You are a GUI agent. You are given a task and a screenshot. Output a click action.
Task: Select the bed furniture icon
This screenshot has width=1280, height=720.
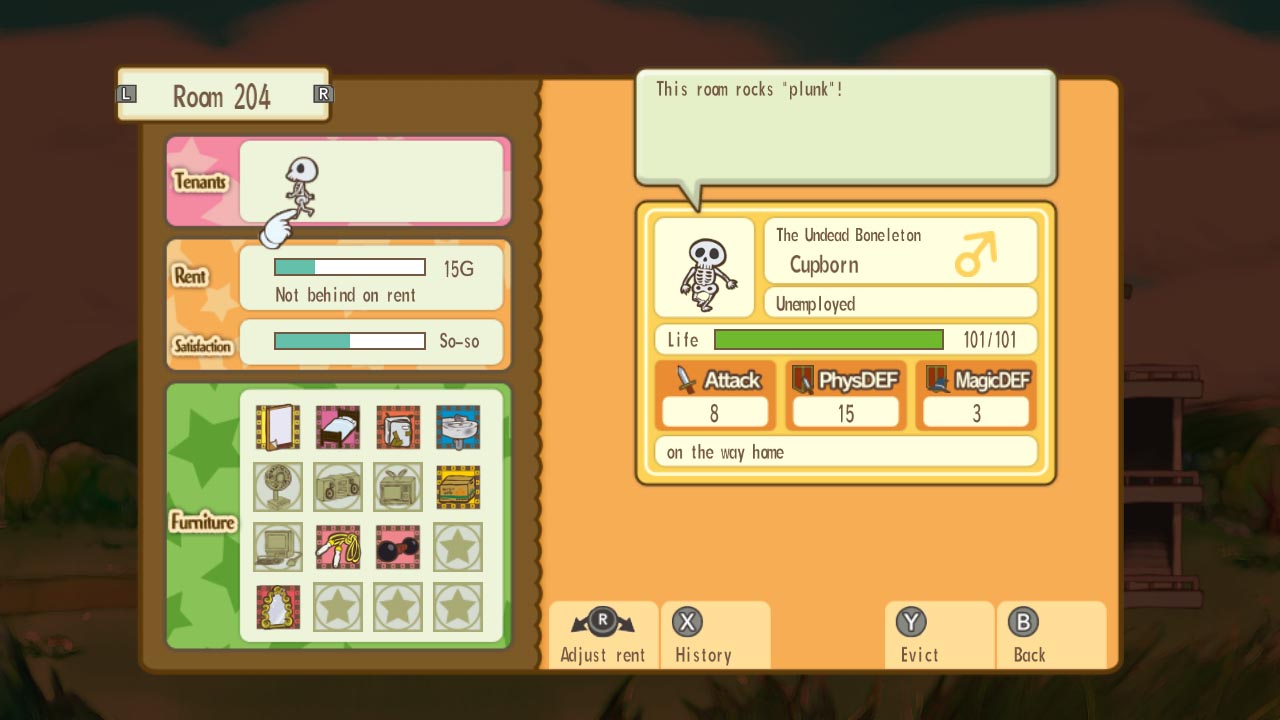[338, 428]
